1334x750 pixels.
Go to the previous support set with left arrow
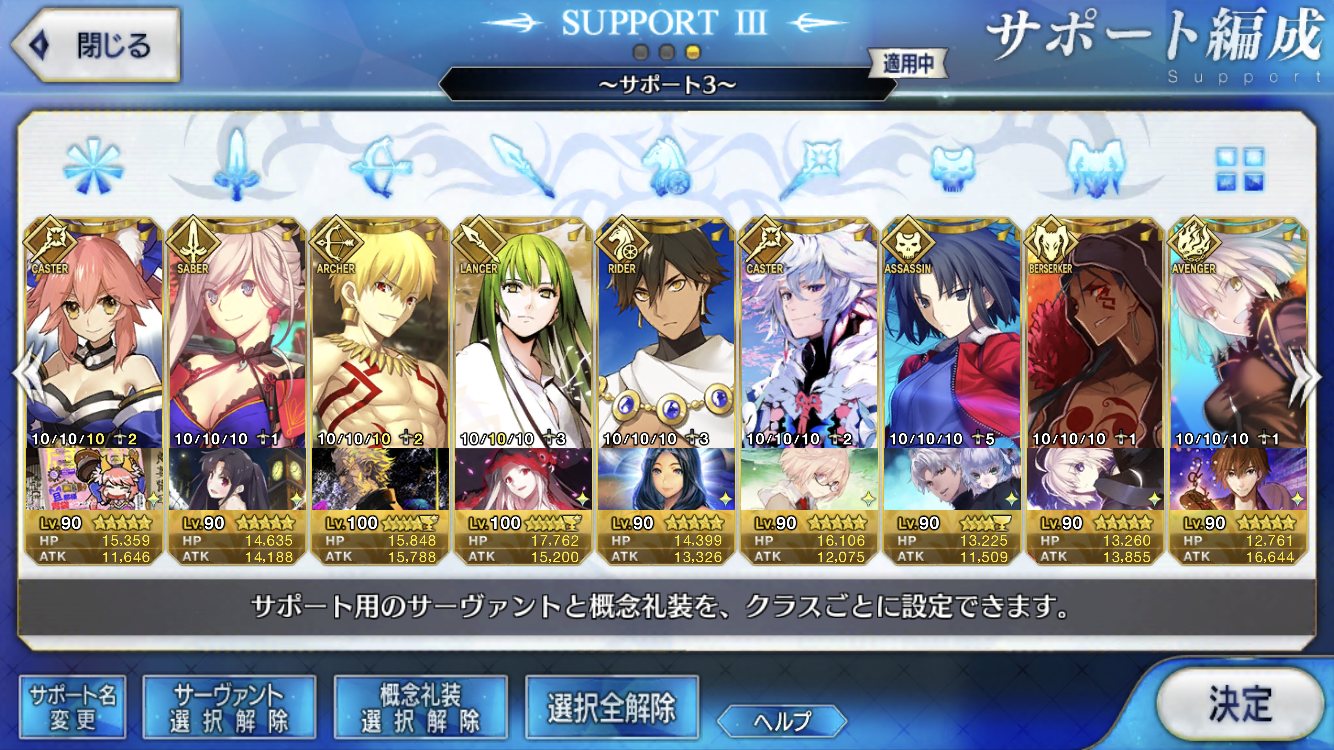(26, 382)
